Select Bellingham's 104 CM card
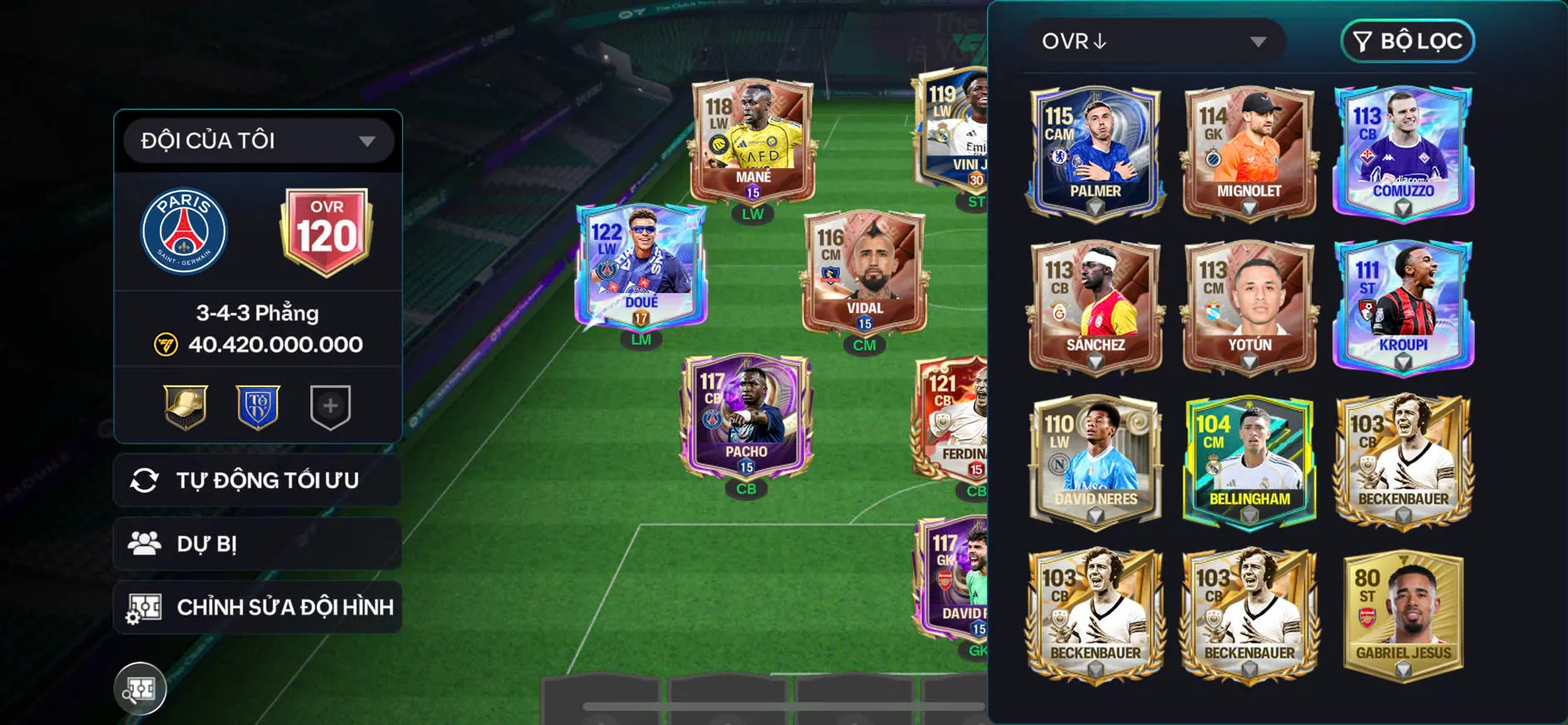 [1248, 458]
